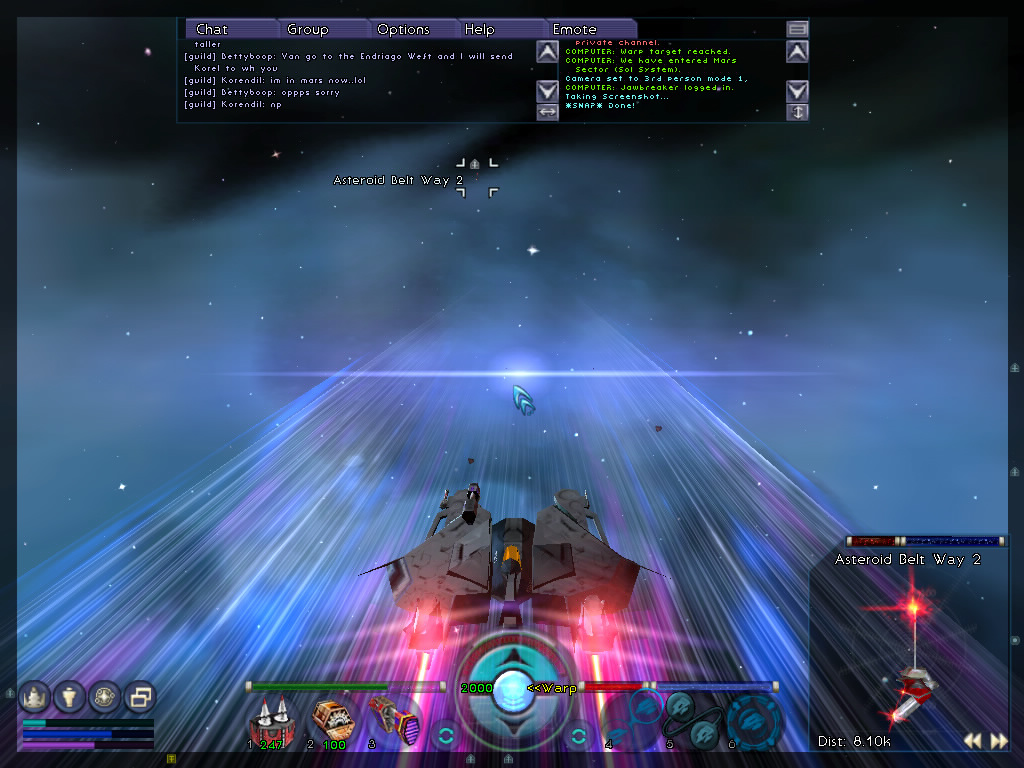This screenshot has width=1024, height=768.
Task: Open the Emote tab
Action: point(575,29)
